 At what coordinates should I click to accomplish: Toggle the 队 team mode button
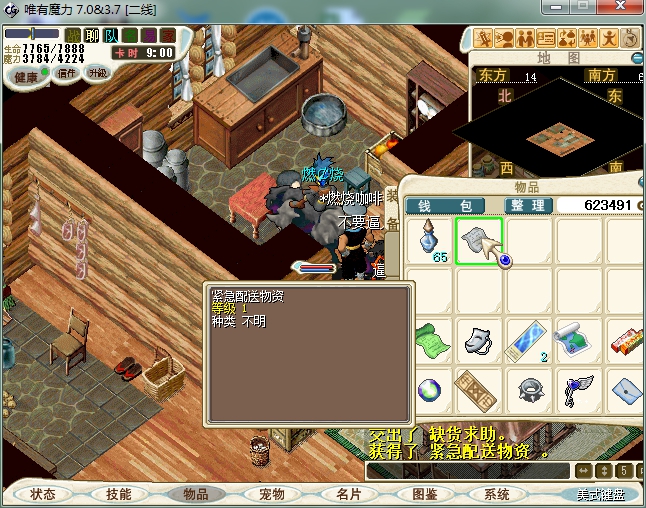[110, 35]
